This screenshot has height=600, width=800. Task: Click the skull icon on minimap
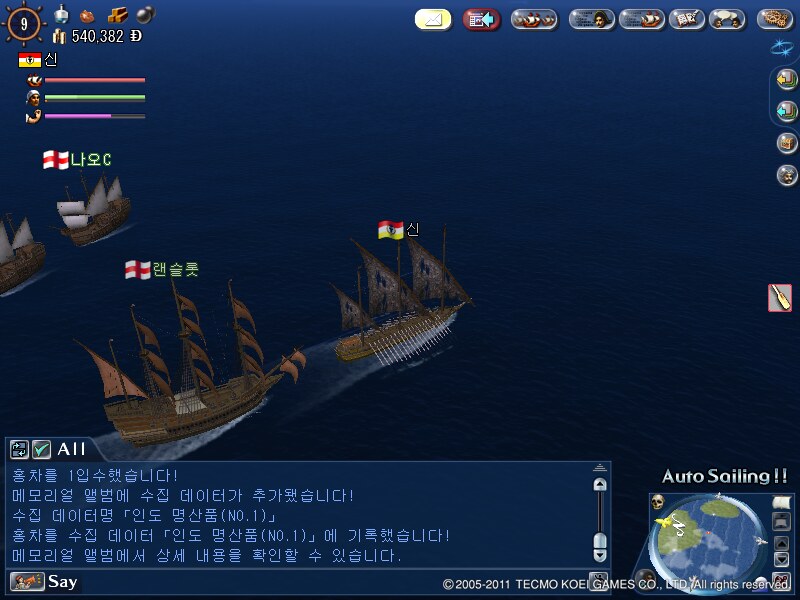click(x=658, y=501)
